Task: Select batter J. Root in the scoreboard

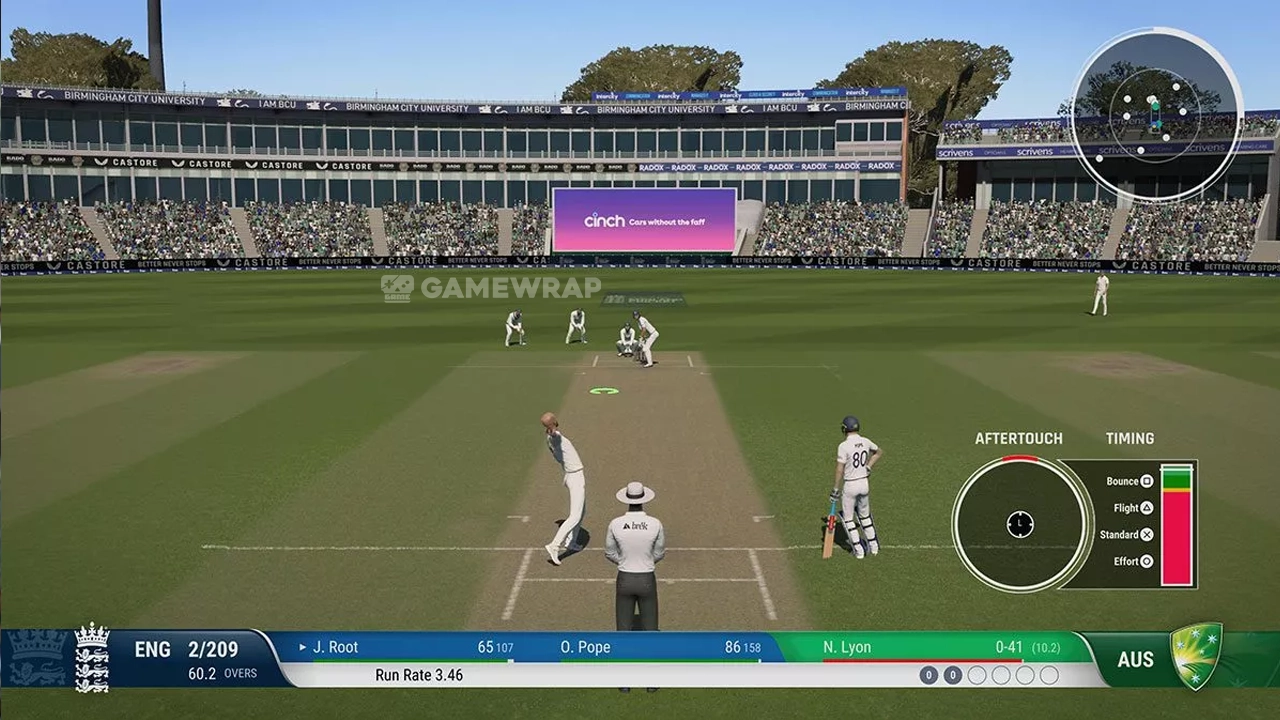Action: click(x=336, y=647)
